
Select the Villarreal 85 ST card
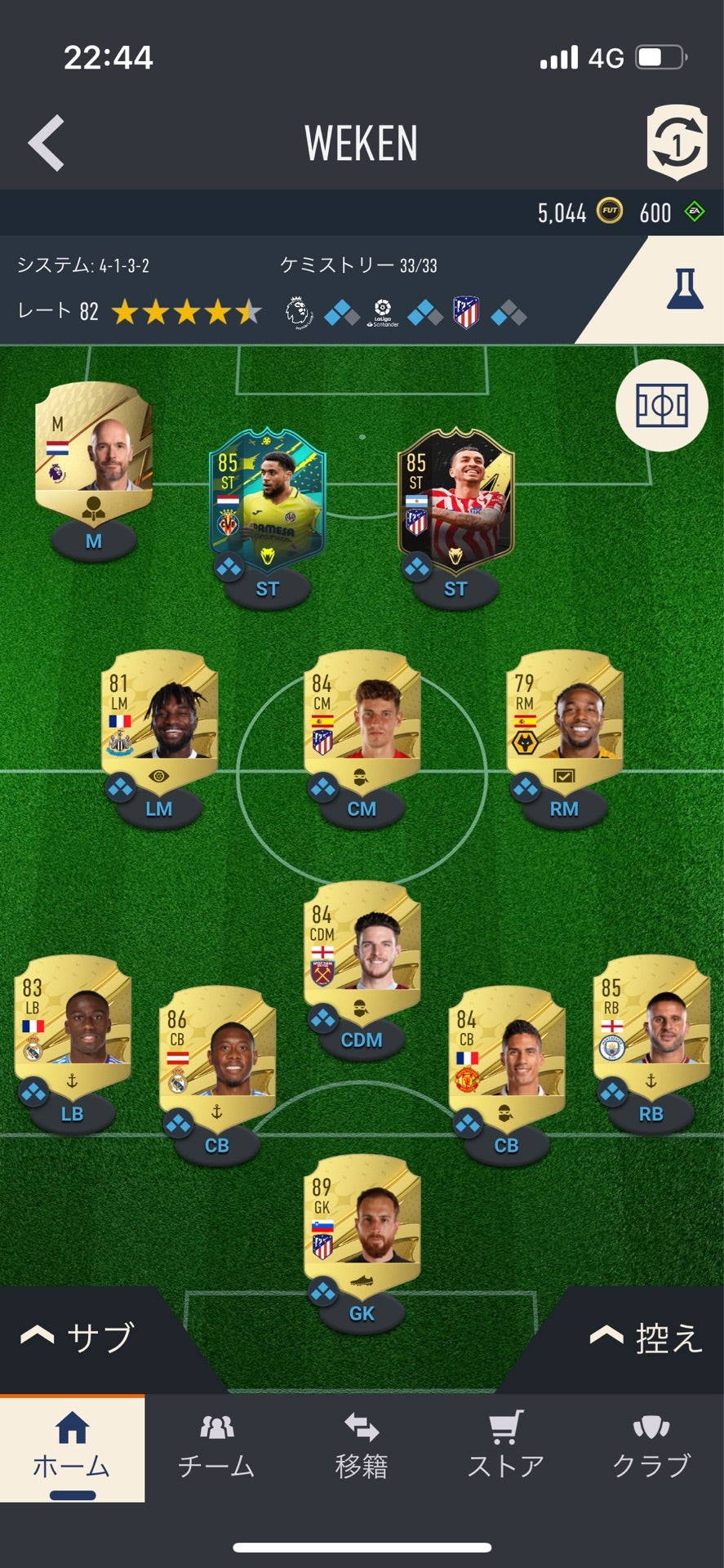267,498
